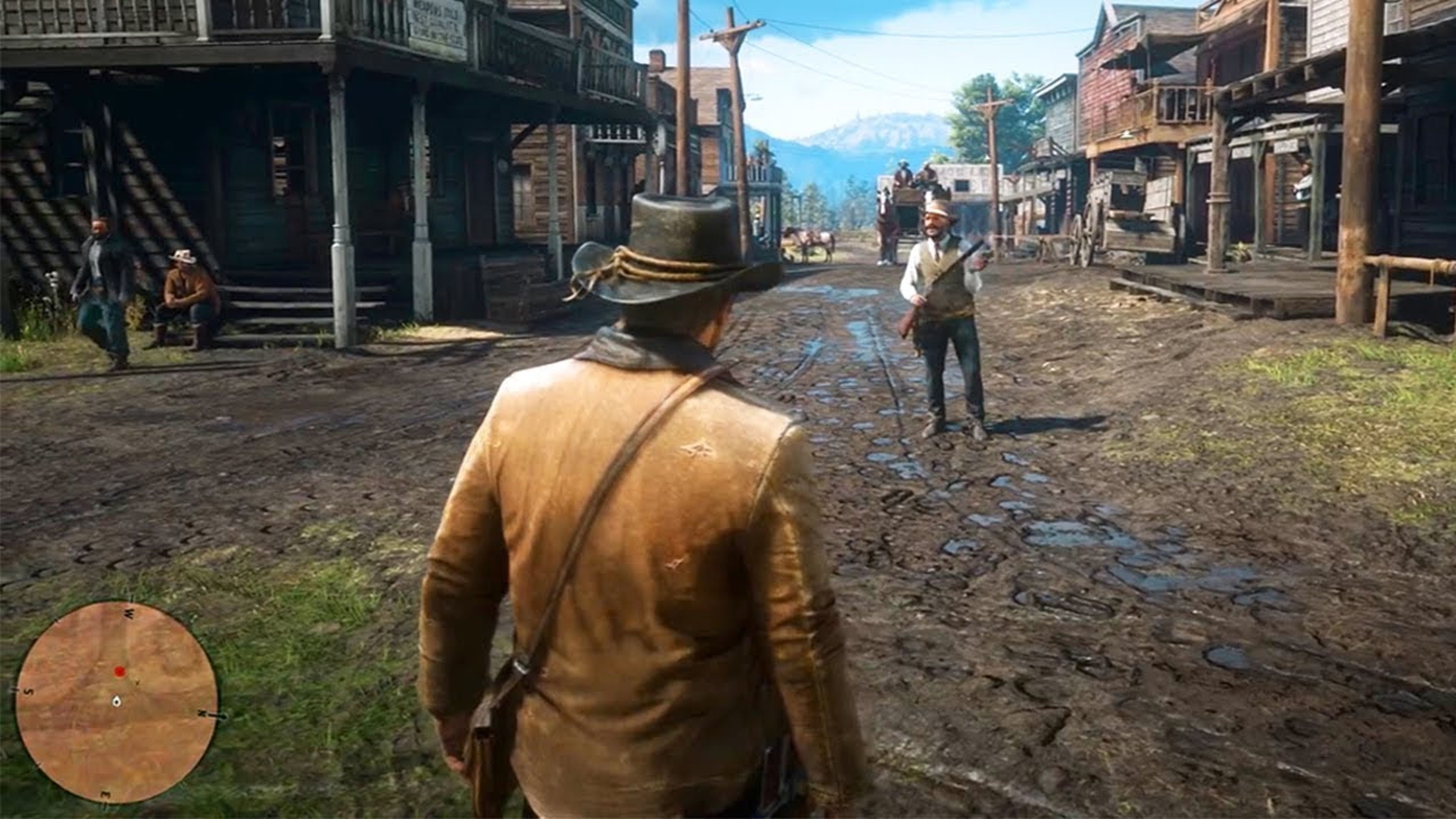This screenshot has height=819, width=1456.
Task: Select the red enemy blip on the minimap
Action: (120, 672)
